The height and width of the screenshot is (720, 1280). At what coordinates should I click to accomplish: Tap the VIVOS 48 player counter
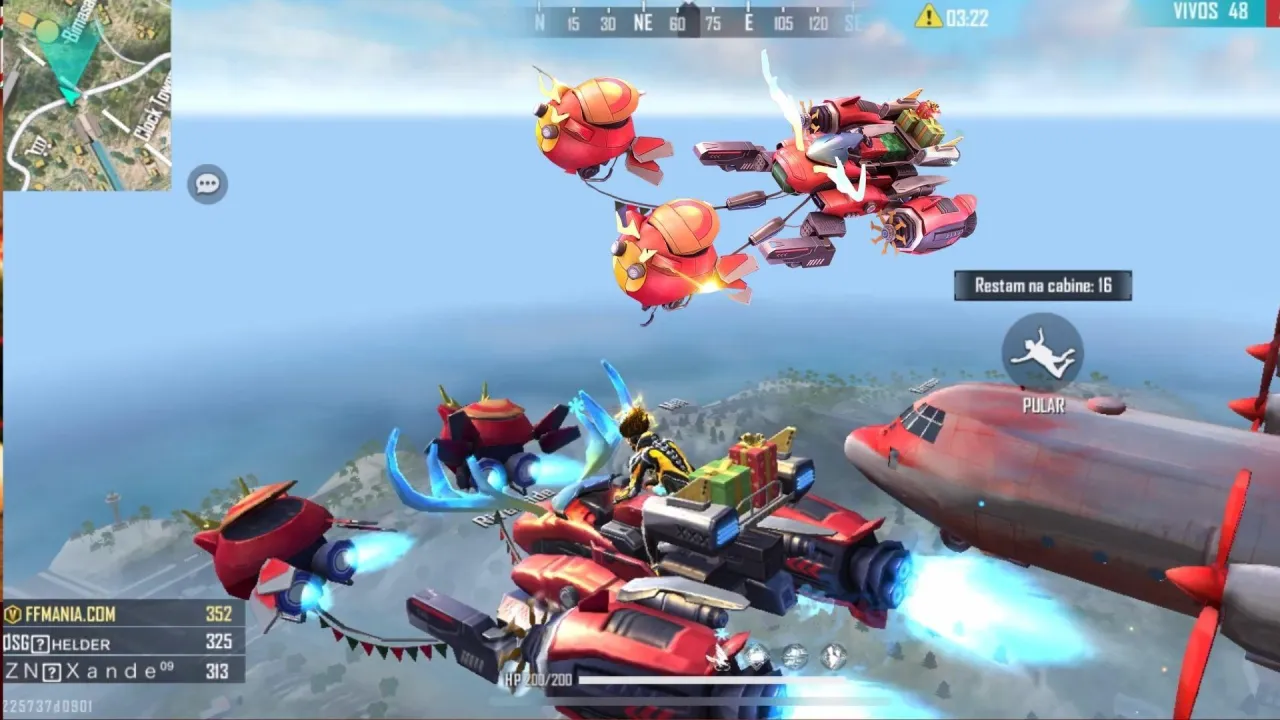point(1212,11)
